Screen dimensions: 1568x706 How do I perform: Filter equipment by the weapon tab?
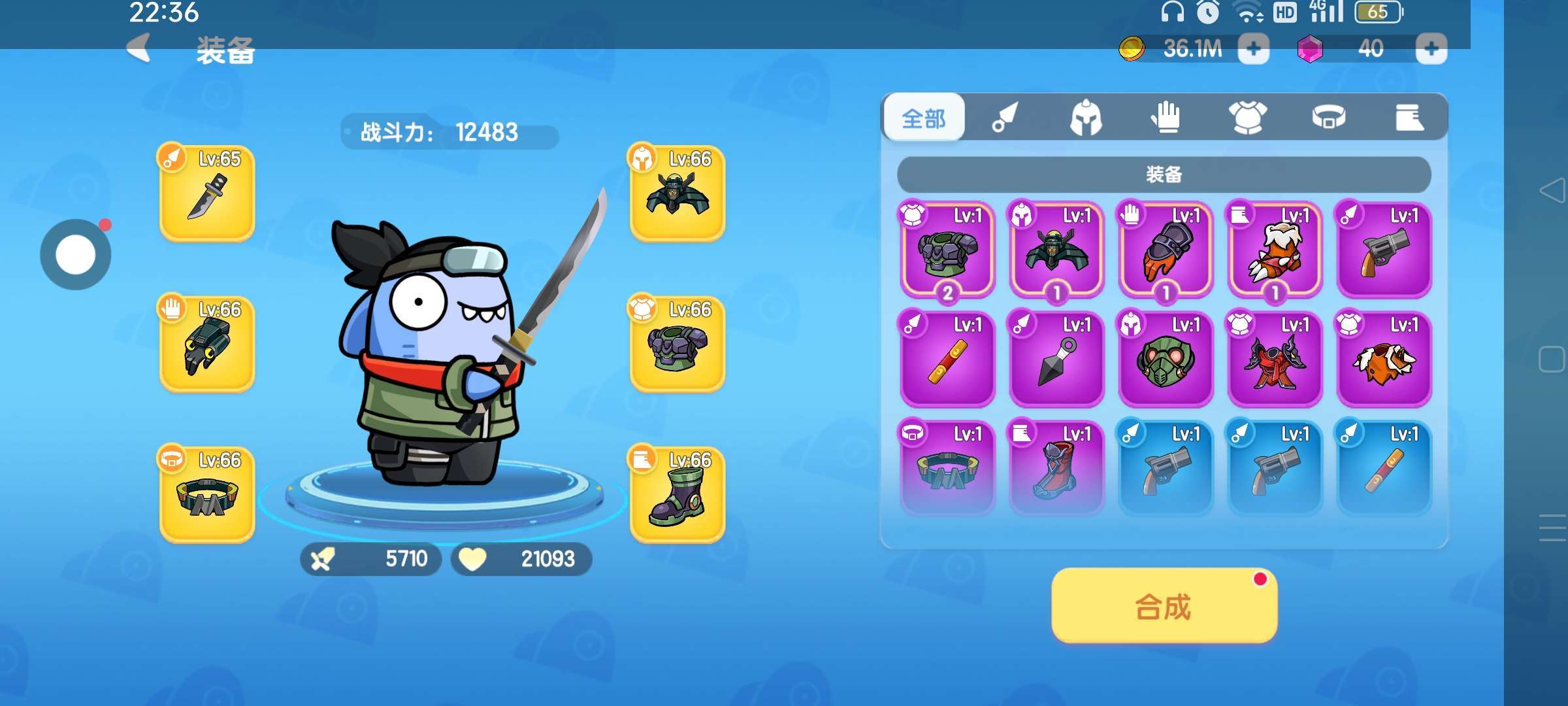pos(1005,118)
